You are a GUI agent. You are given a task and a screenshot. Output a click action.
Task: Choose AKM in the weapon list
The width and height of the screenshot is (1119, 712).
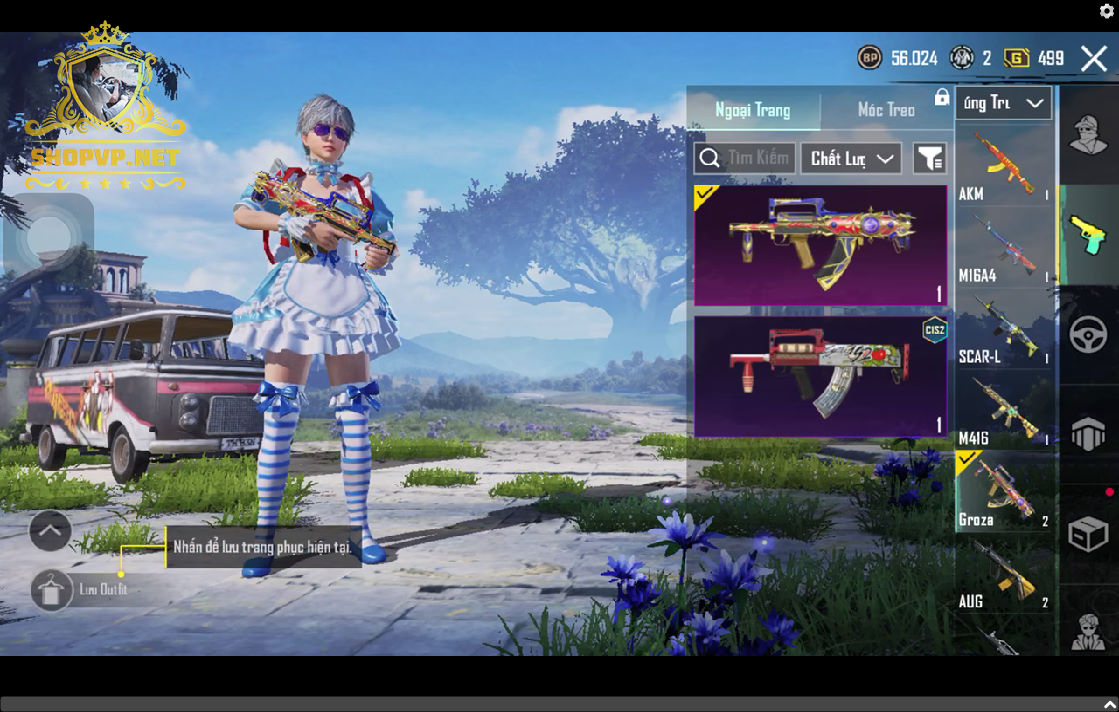pyautogui.click(x=1003, y=166)
